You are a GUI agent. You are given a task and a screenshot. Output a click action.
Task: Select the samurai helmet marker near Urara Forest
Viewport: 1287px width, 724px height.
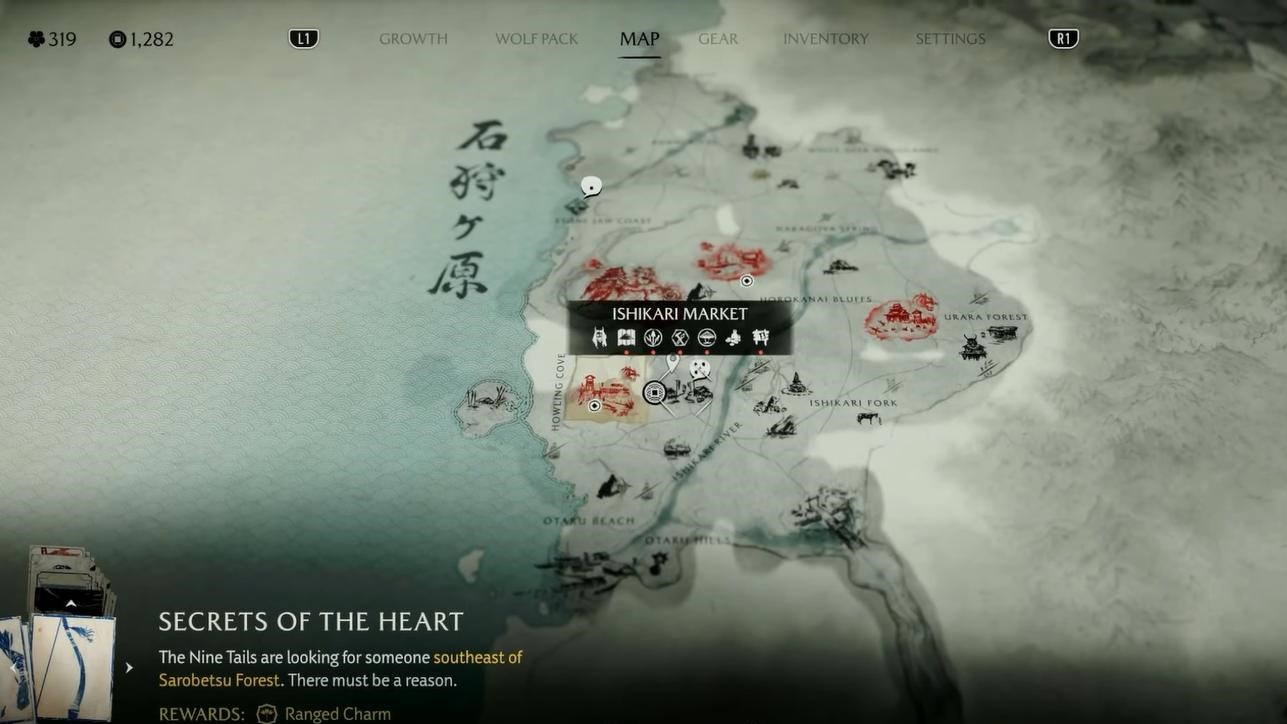972,347
